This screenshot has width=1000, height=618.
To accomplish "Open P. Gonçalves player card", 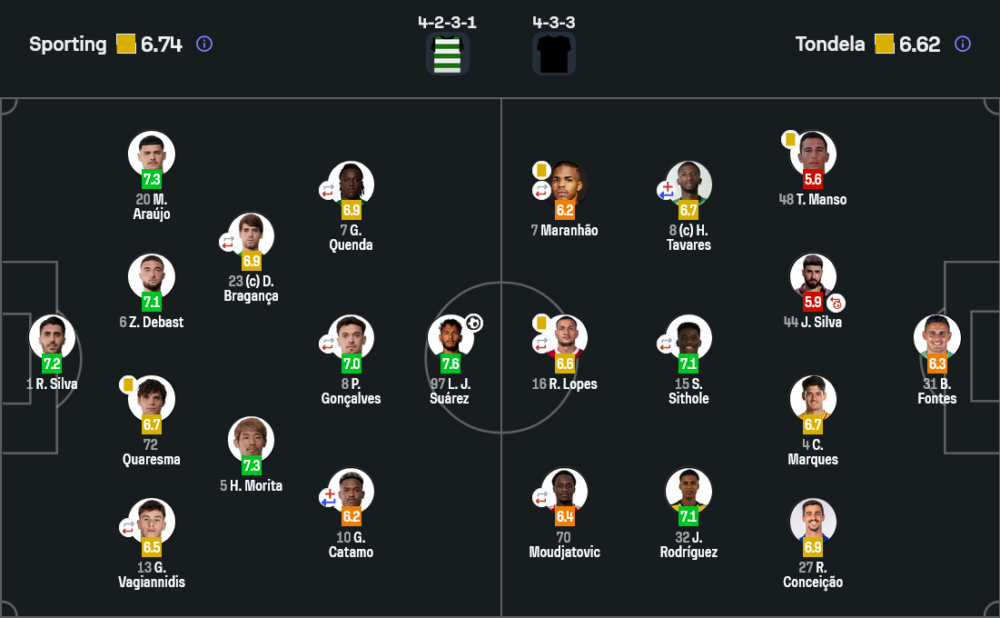I will (351, 339).
